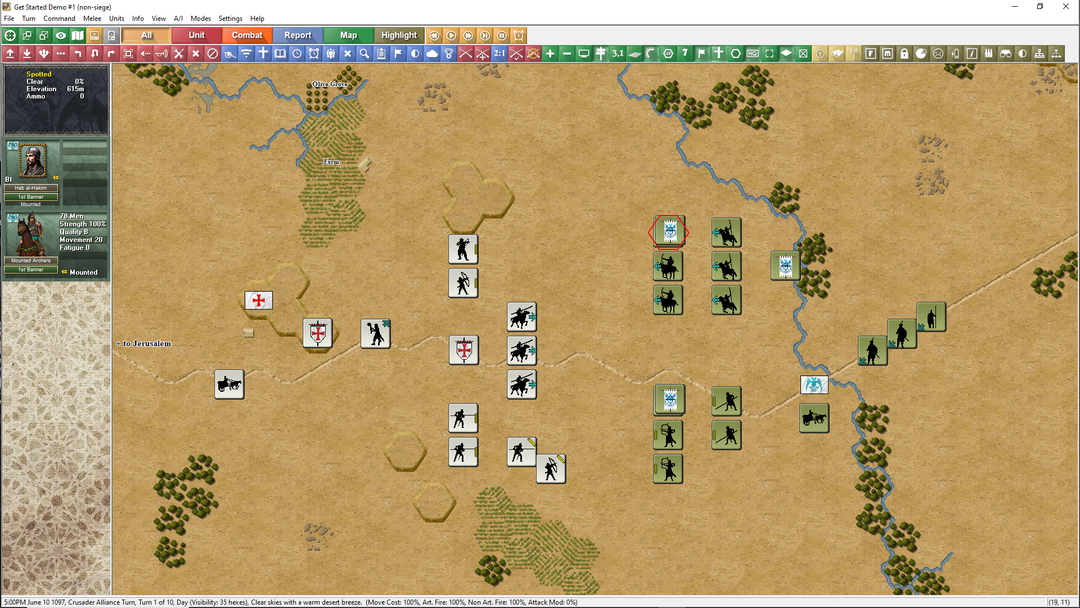Choose the Map toolbar tab
This screenshot has width=1080, height=608.
(348, 35)
